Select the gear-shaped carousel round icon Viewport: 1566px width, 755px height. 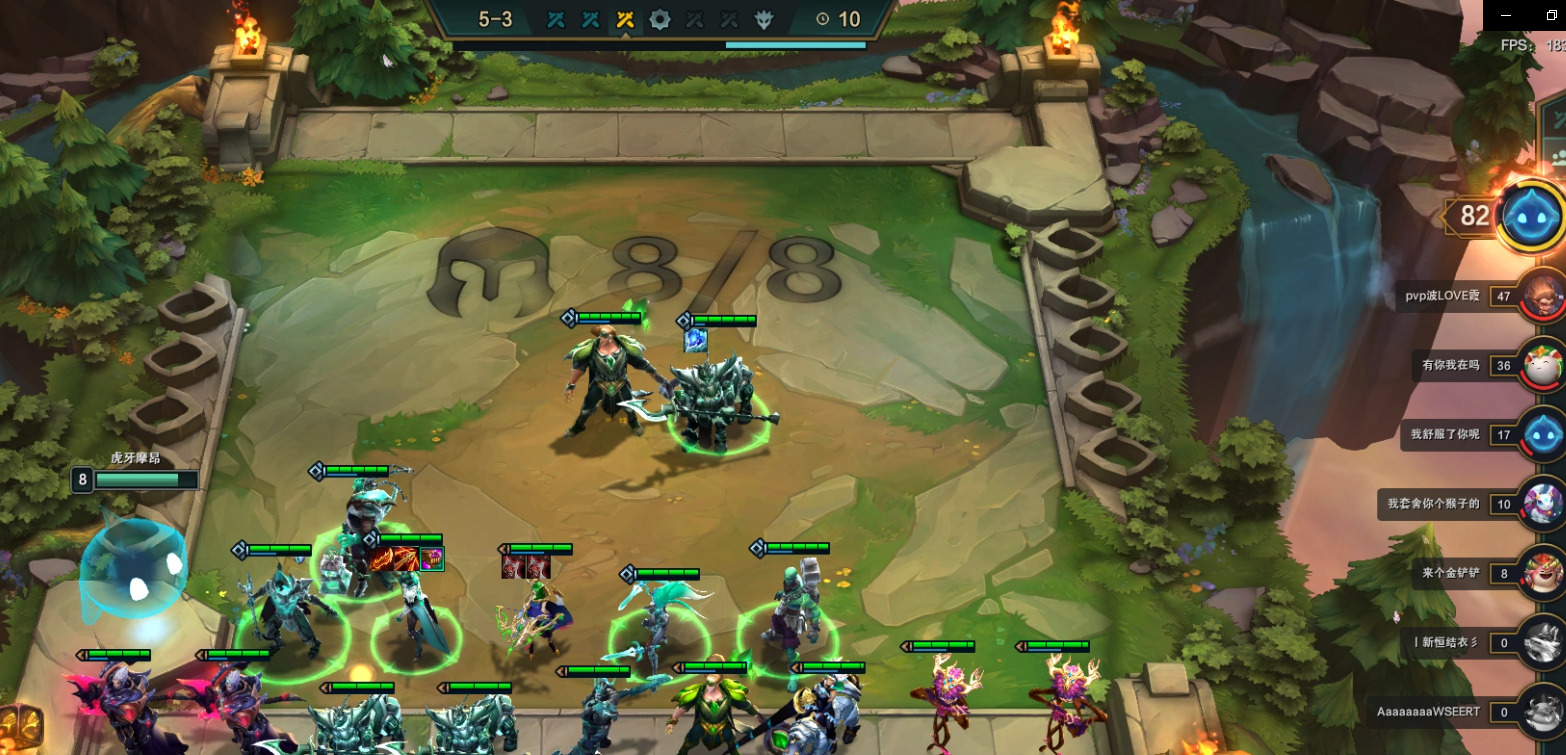(x=659, y=19)
